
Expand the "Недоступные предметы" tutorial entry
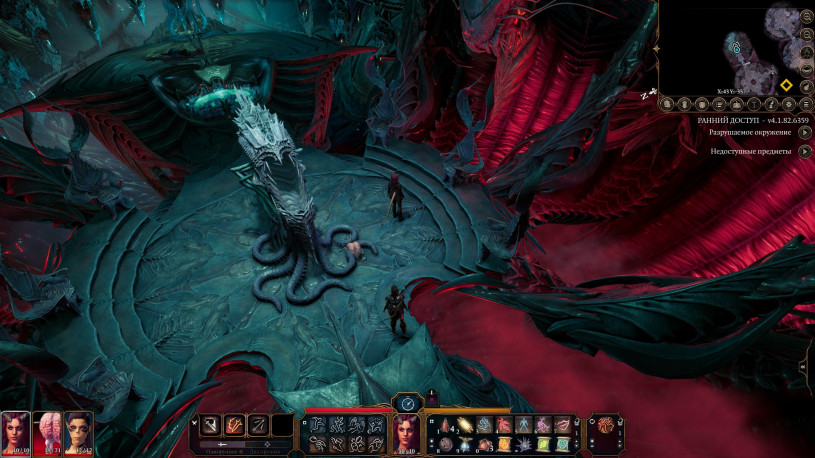coord(805,151)
